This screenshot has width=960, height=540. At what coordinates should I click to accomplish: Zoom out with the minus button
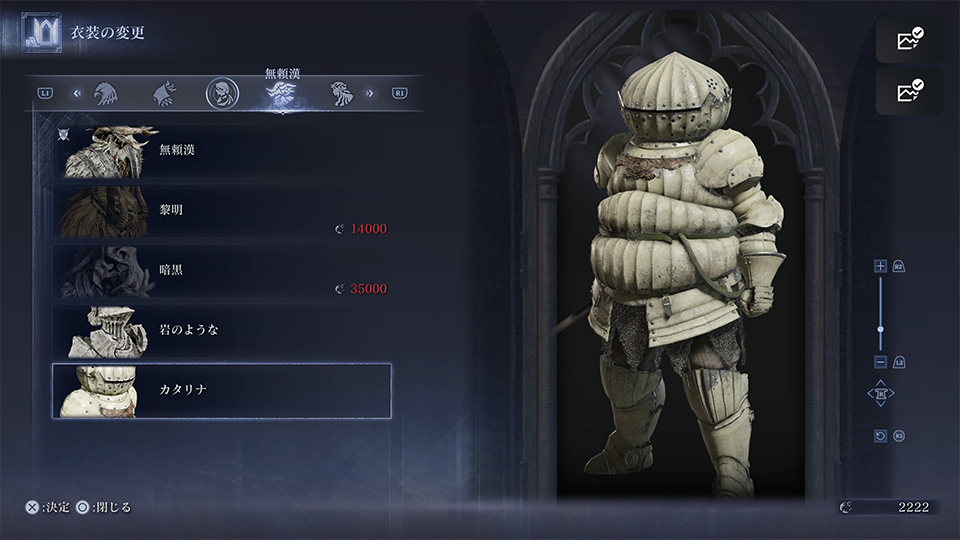click(880, 361)
